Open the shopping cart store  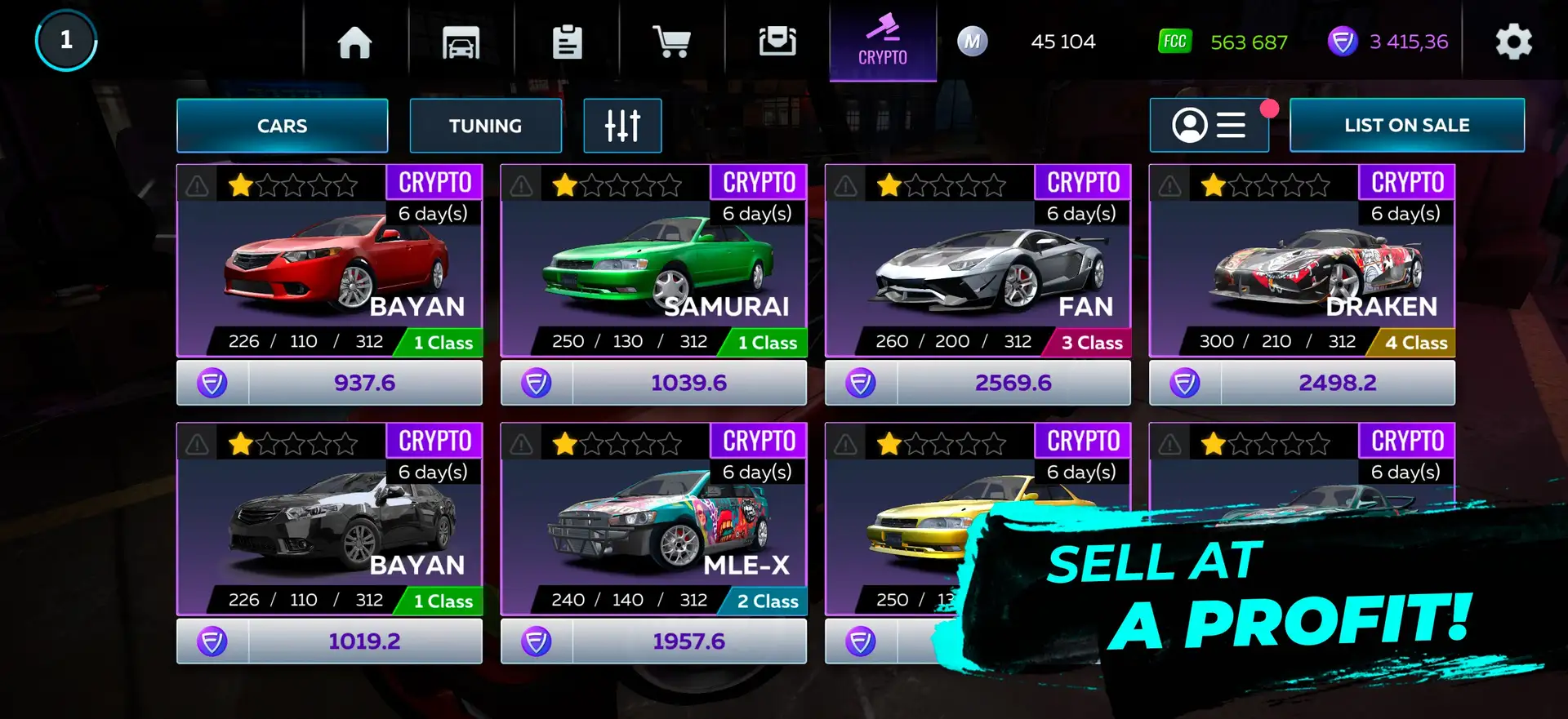coord(671,42)
